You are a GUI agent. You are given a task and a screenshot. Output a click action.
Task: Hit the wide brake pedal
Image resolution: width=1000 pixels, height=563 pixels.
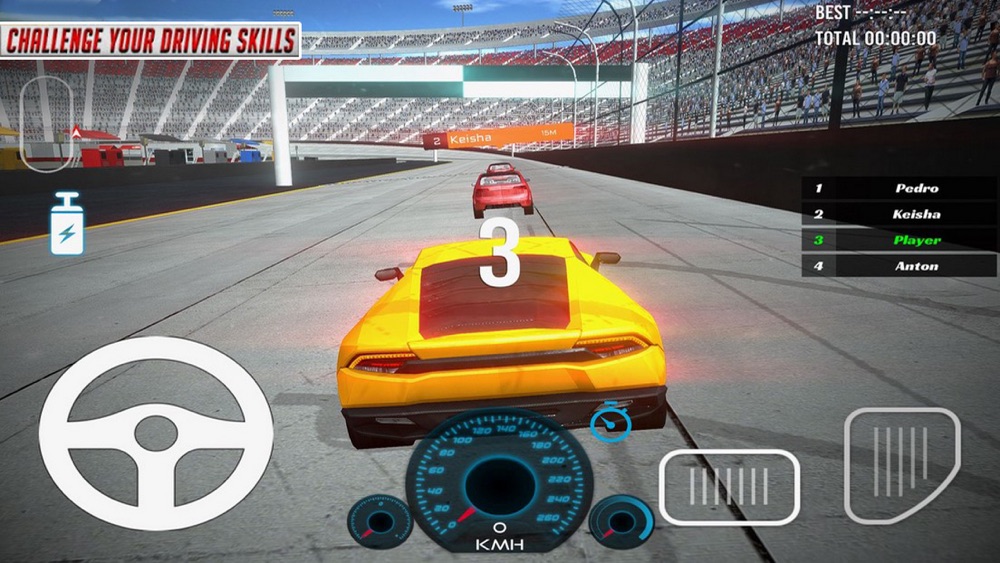(729, 487)
